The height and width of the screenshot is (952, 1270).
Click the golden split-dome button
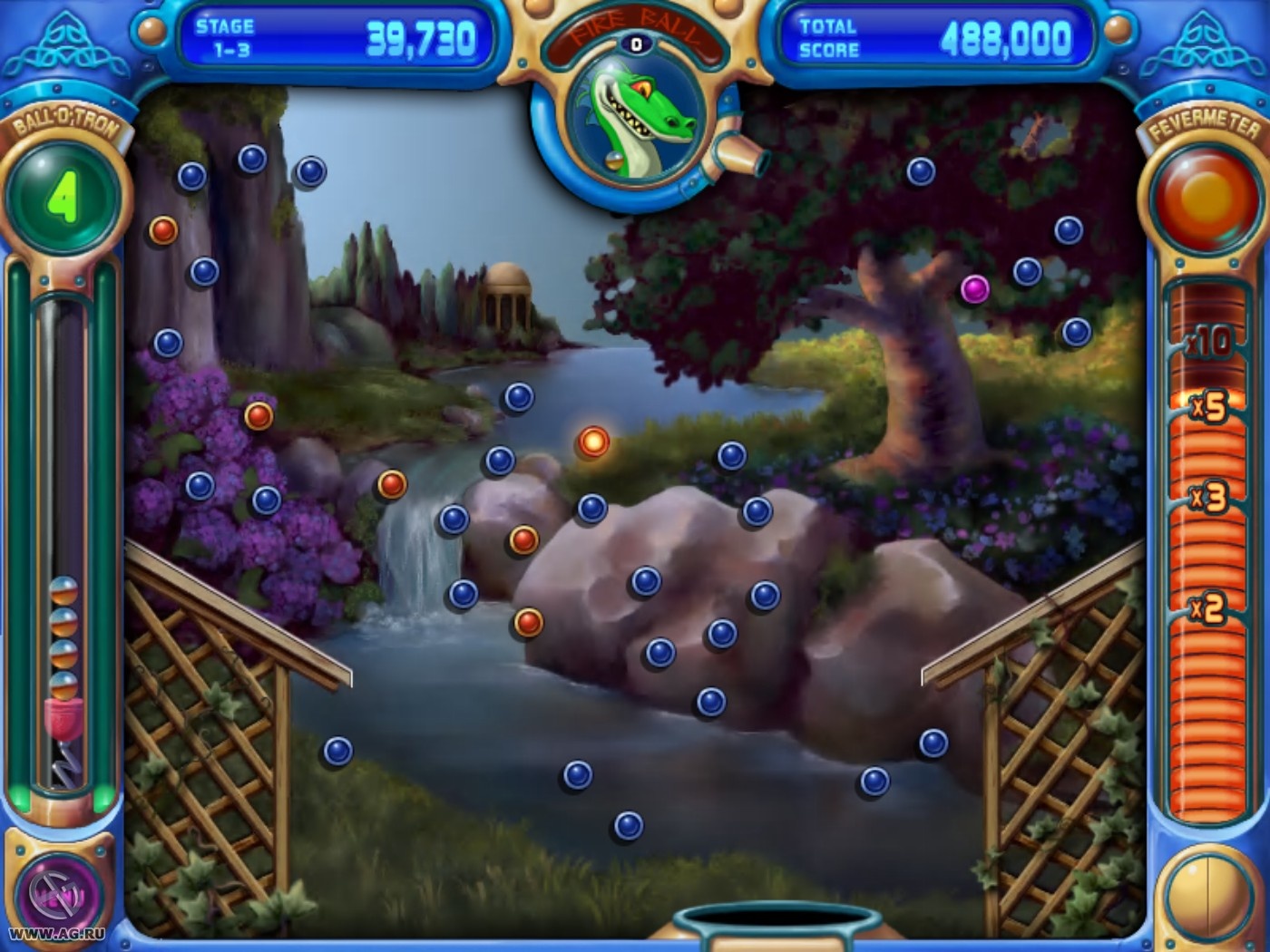click(1206, 896)
